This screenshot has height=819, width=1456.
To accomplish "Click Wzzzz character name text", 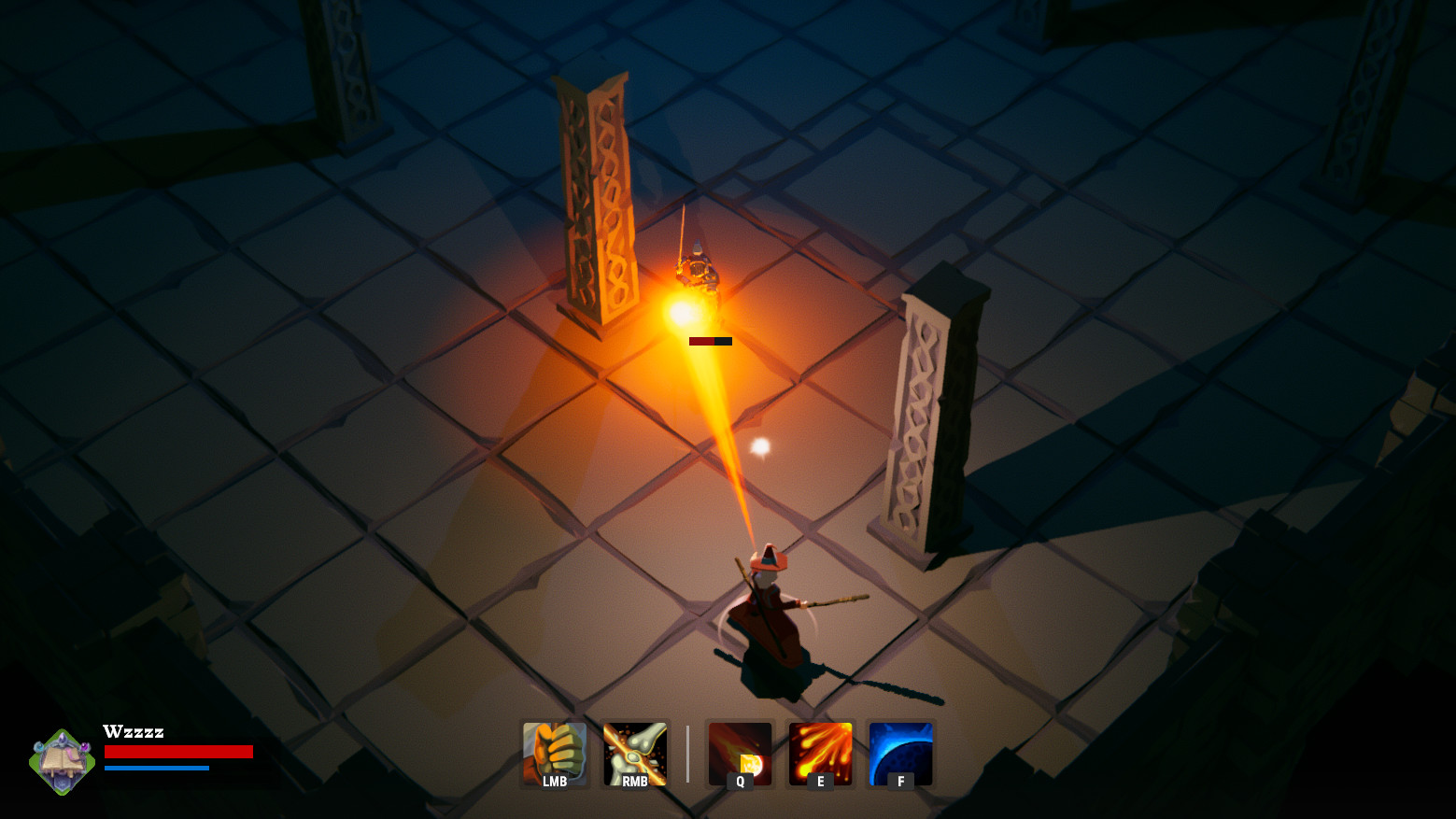I will pos(134,732).
